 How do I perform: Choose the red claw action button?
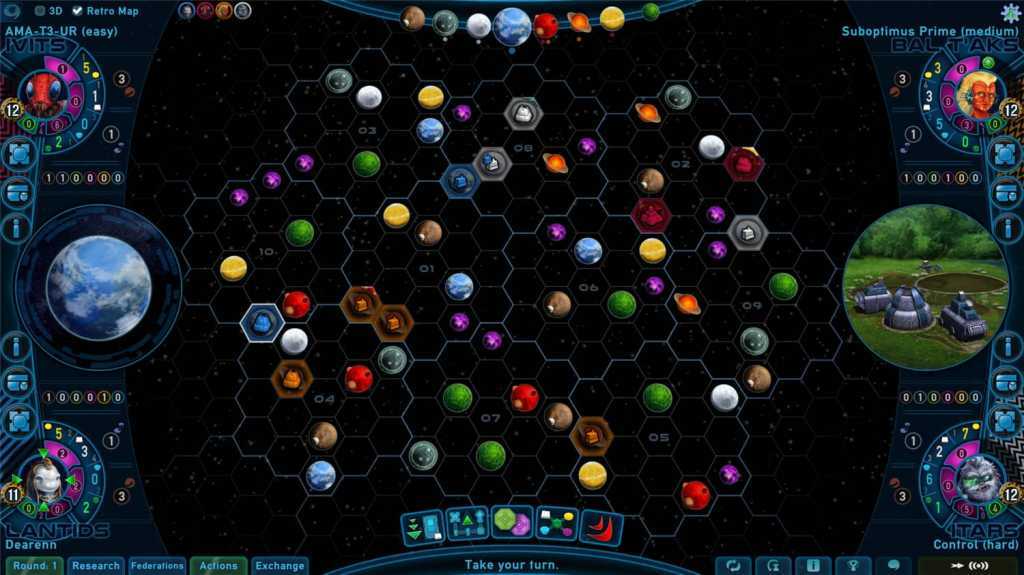(601, 527)
